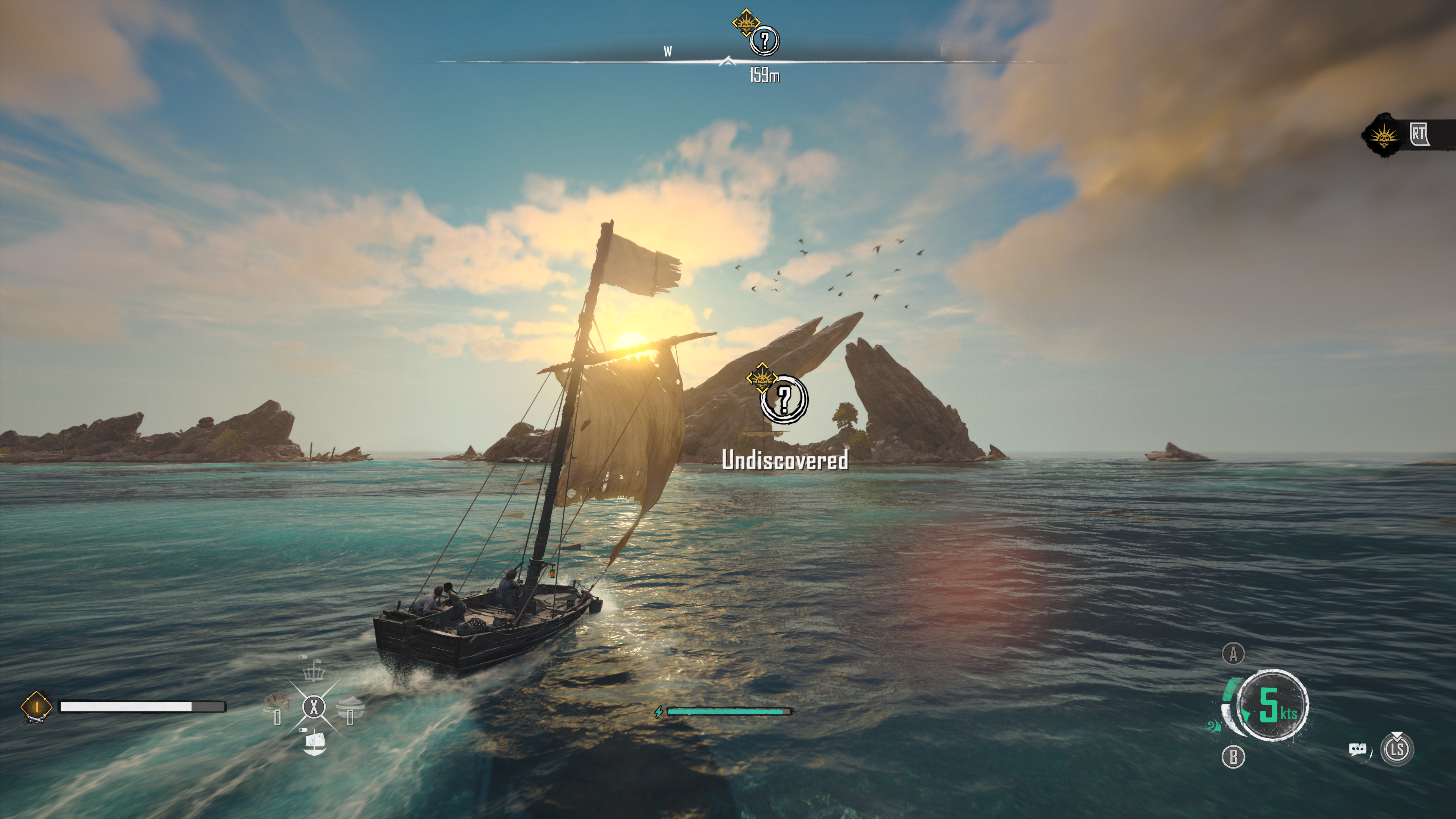
Task: Open the chat speech bubble icon
Action: pyautogui.click(x=1357, y=750)
